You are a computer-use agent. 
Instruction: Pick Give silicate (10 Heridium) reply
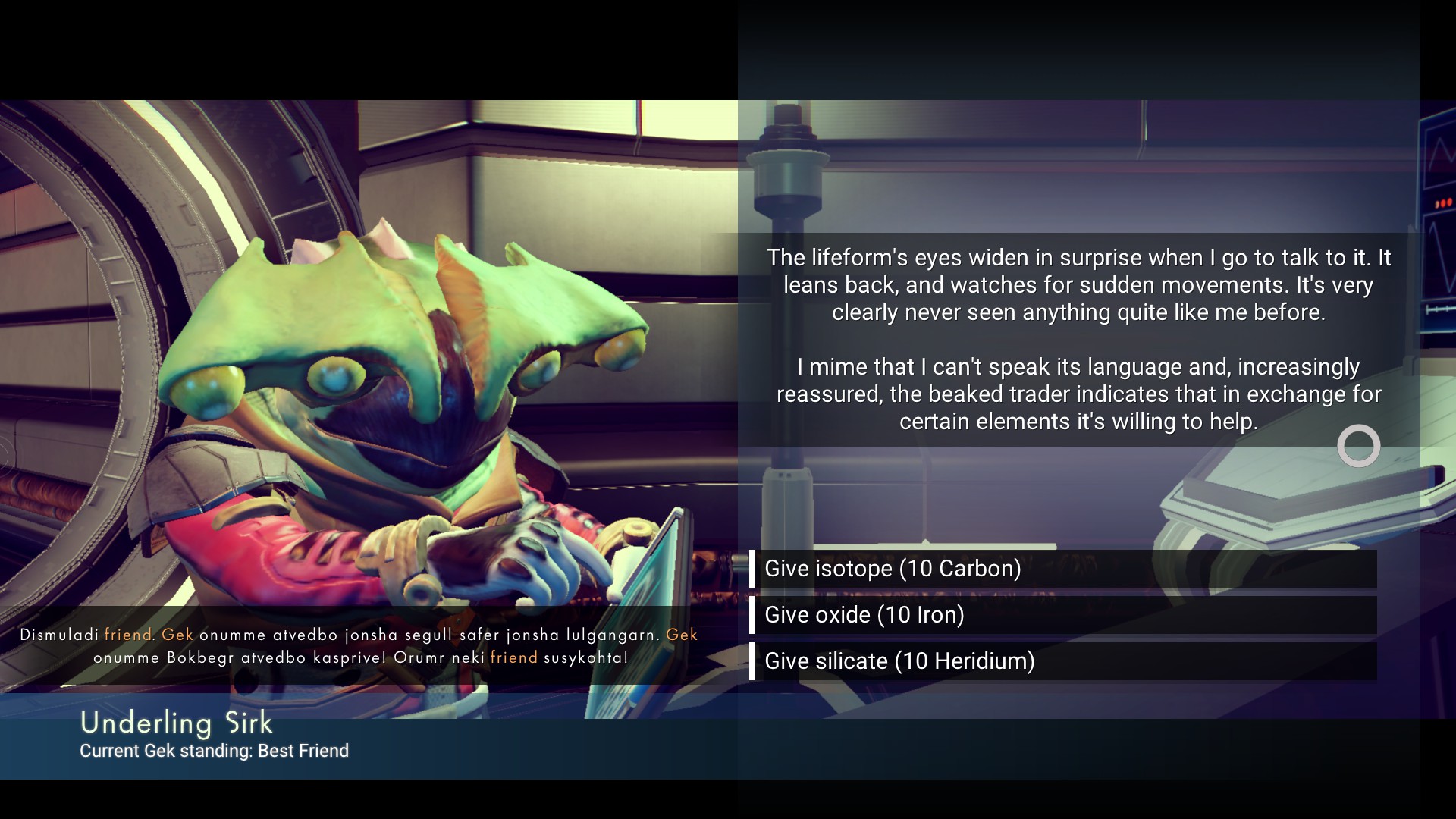[1062, 661]
